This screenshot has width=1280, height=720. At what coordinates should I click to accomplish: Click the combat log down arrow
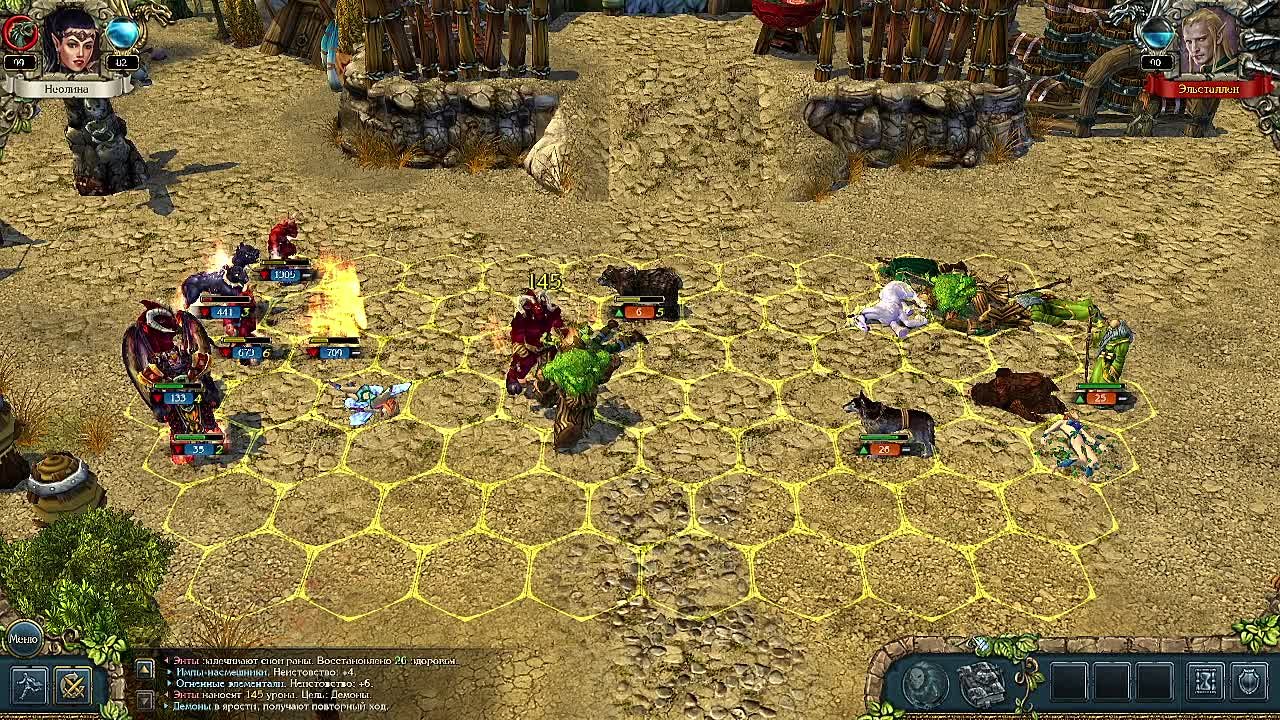pyautogui.click(x=145, y=701)
